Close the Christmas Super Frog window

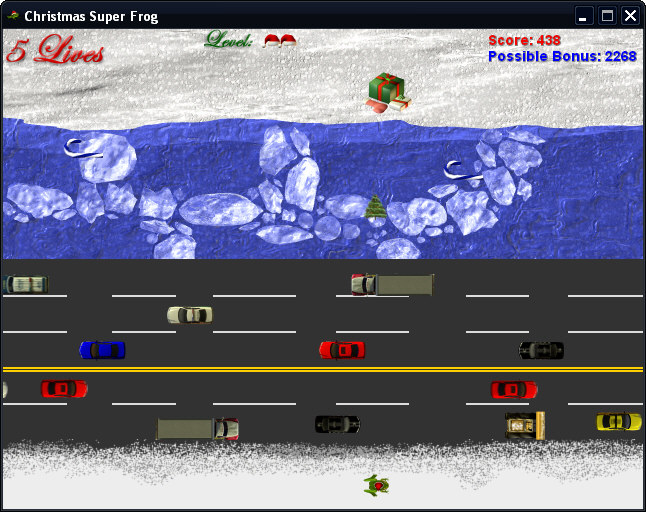pyautogui.click(x=630, y=16)
